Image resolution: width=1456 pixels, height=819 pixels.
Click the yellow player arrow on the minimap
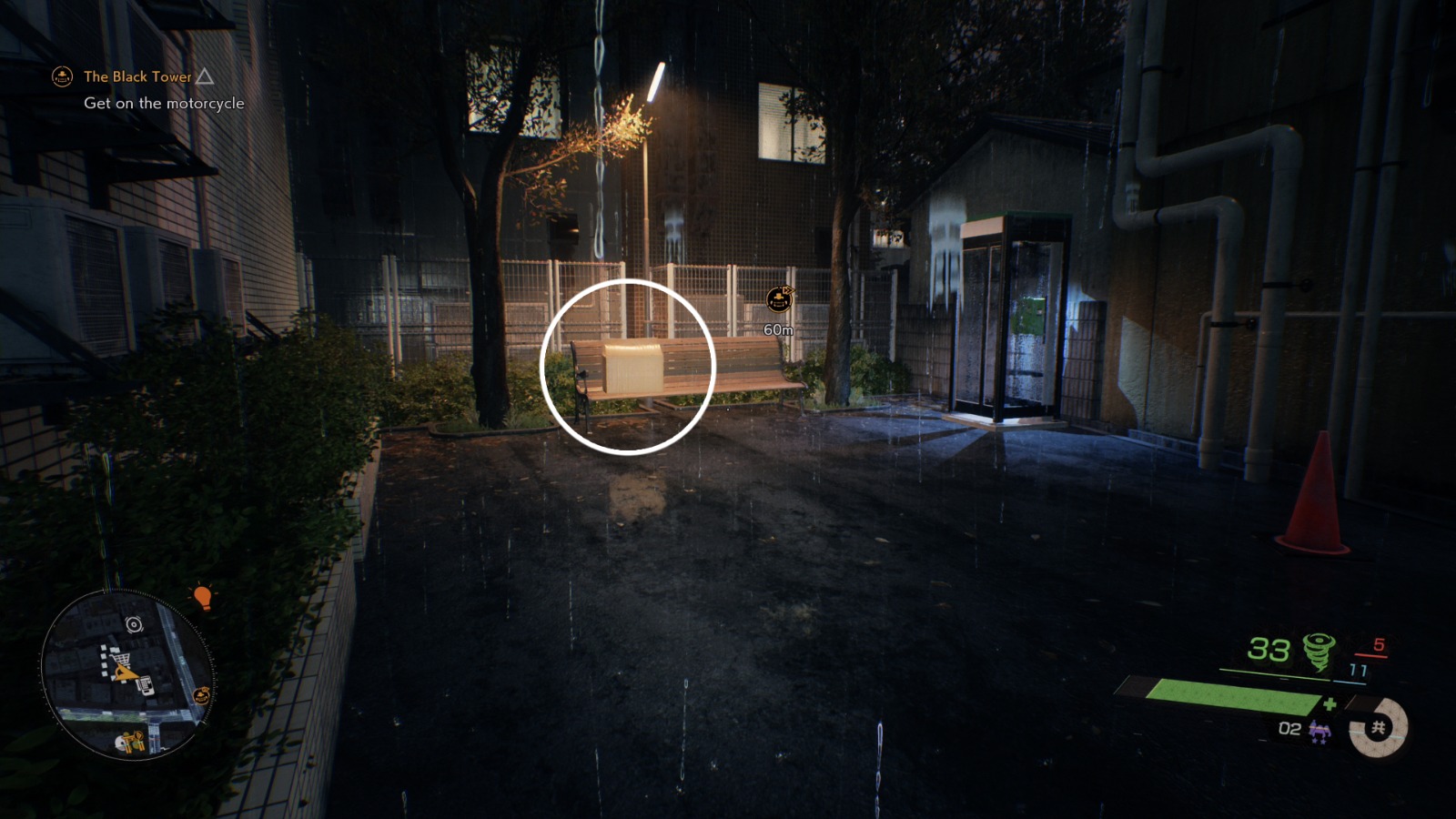(125, 673)
